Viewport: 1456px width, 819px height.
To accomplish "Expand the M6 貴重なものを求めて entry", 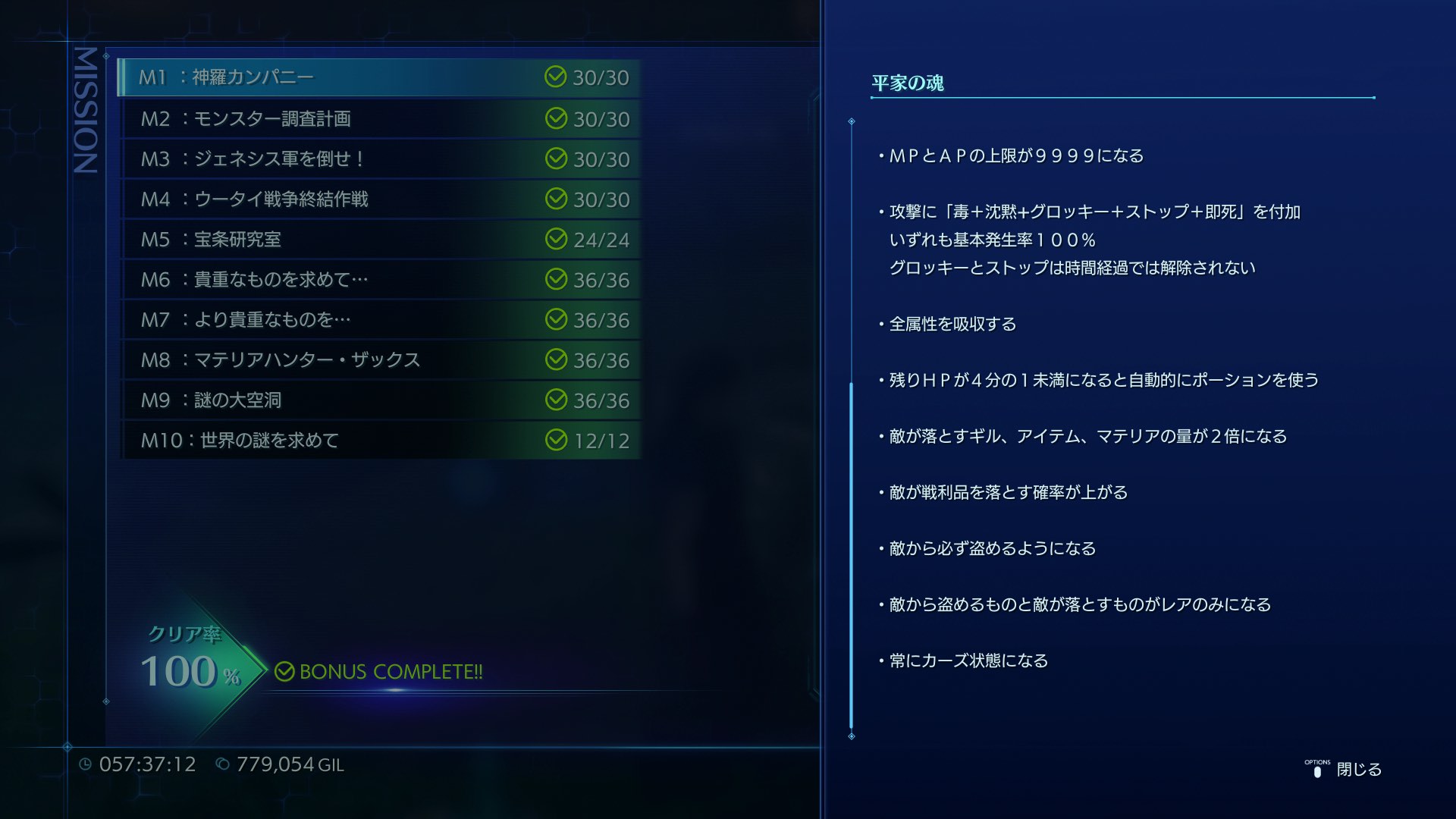I will pos(303,279).
